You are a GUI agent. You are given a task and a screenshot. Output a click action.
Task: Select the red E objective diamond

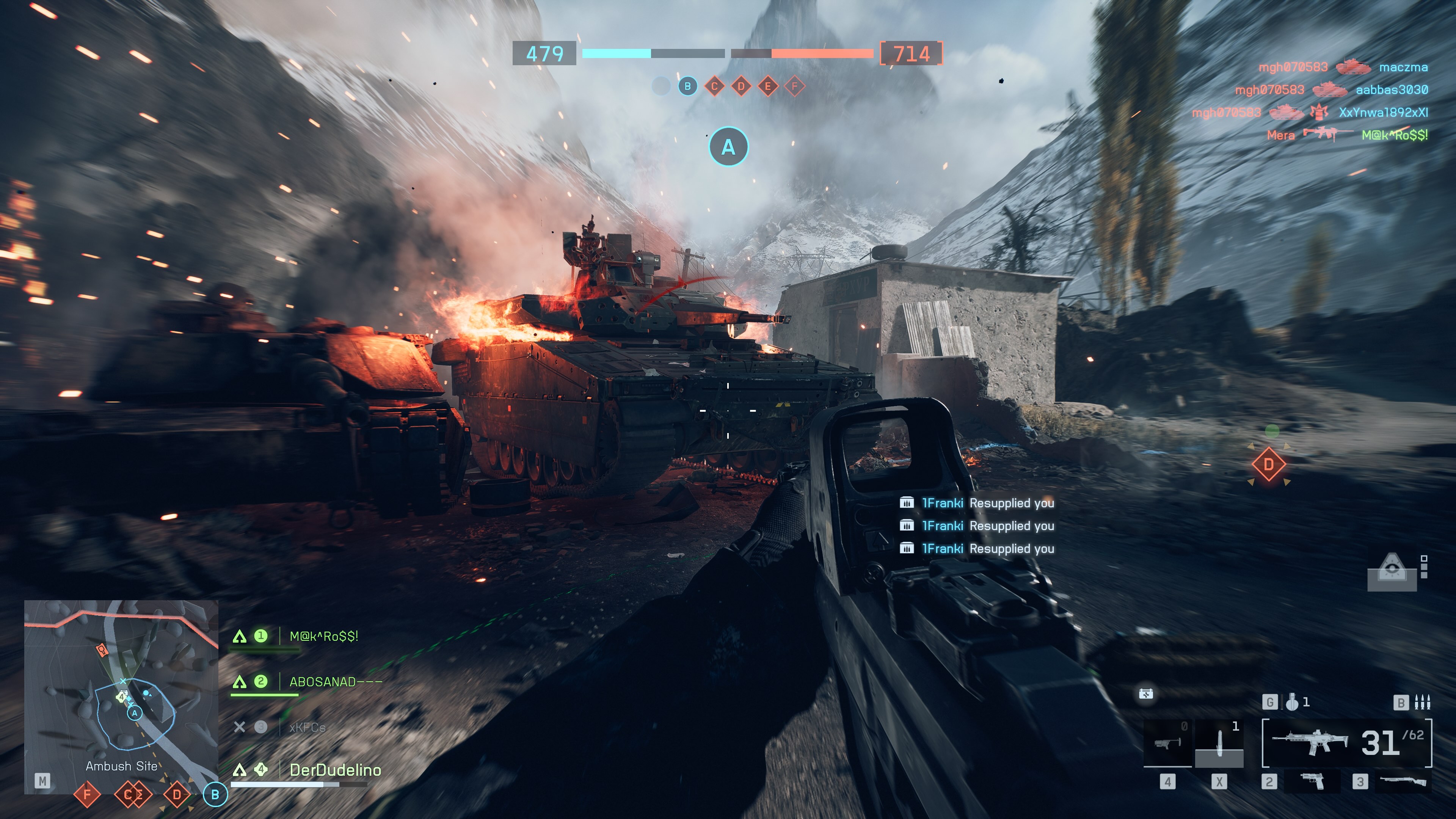[x=767, y=86]
